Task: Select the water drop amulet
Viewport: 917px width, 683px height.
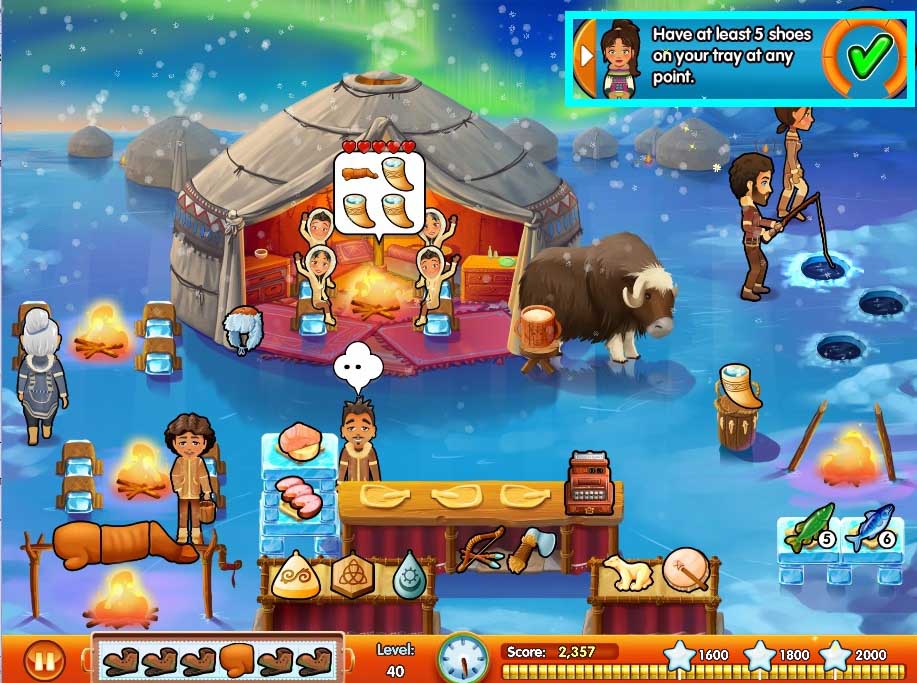Action: point(410,575)
